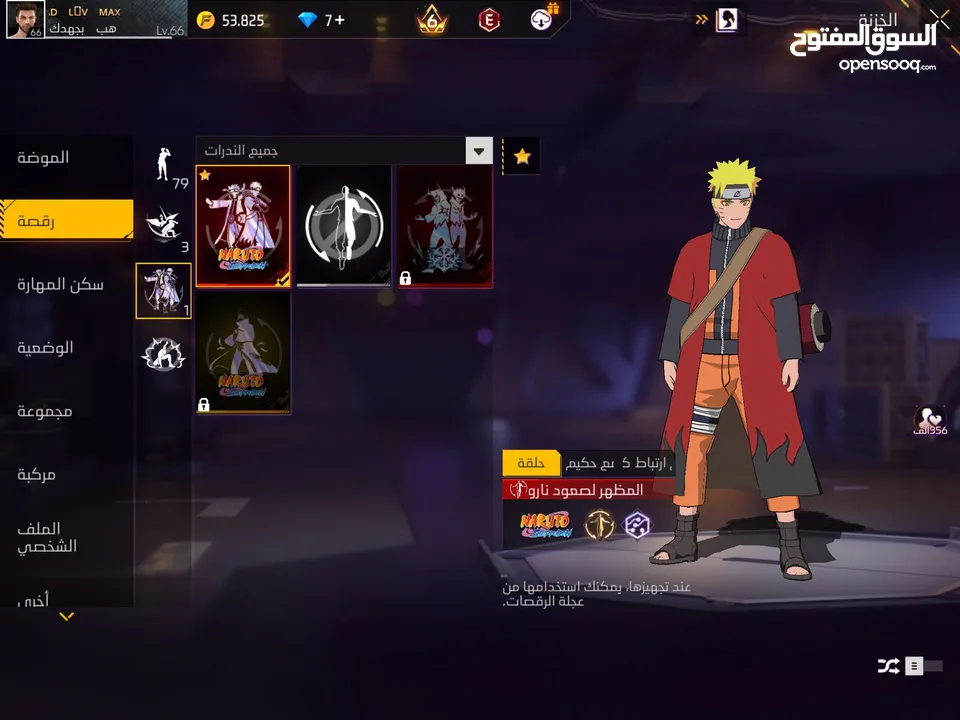Show the standing figure emote category with 79

163,165
